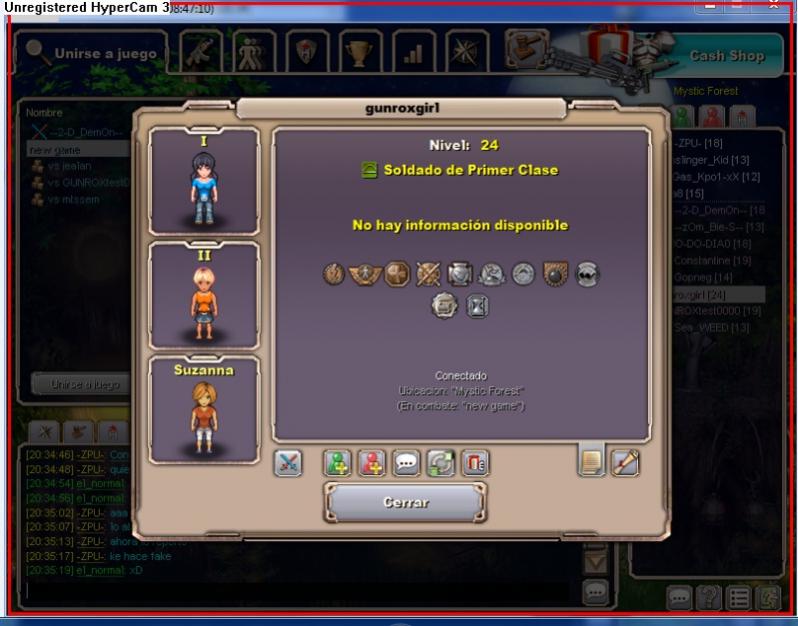Viewport: 798px width, 626px height.
Task: Select the character portrait labeled I
Action: 203,182
